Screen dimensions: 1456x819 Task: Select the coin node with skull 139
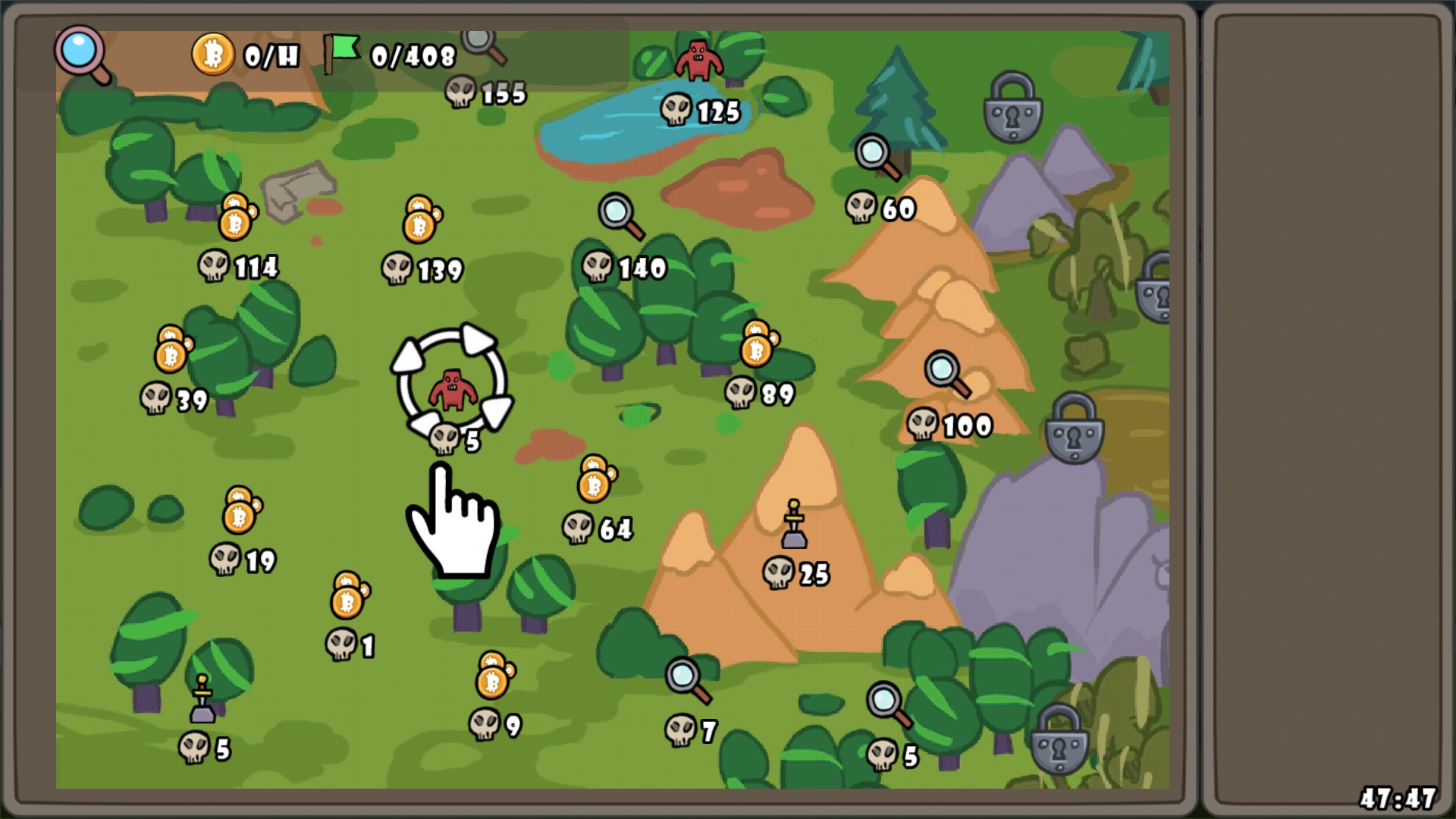[x=421, y=220]
